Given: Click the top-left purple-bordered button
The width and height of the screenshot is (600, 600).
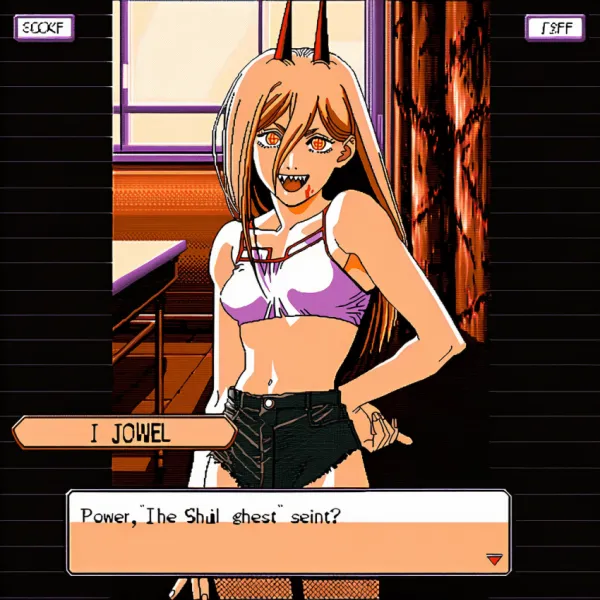Looking at the screenshot, I should point(43,27).
